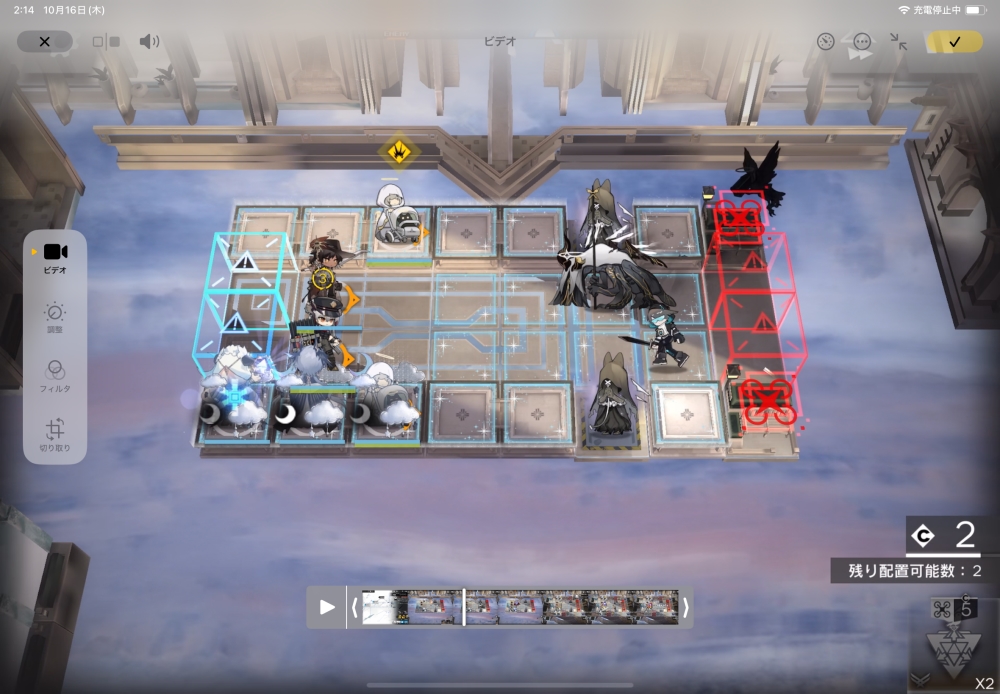Select the ビデオ tool in the side panel
Viewport: 1000px width, 694px height.
55,257
